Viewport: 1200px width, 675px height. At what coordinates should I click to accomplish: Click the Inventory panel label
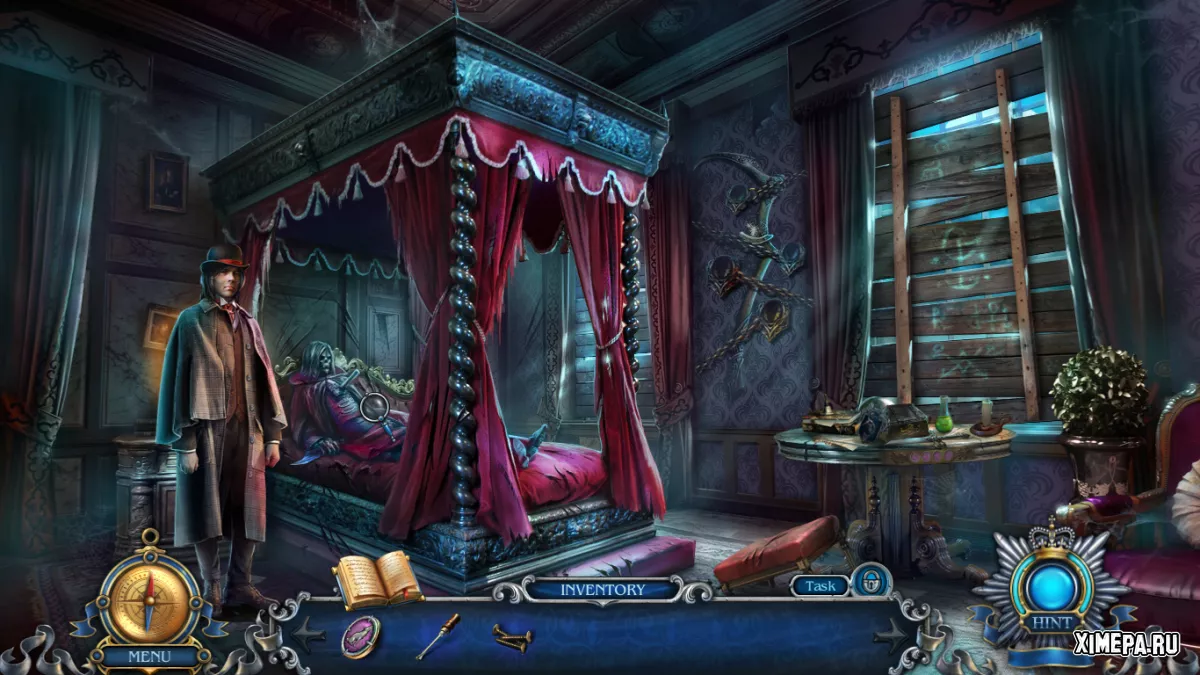[x=602, y=589]
